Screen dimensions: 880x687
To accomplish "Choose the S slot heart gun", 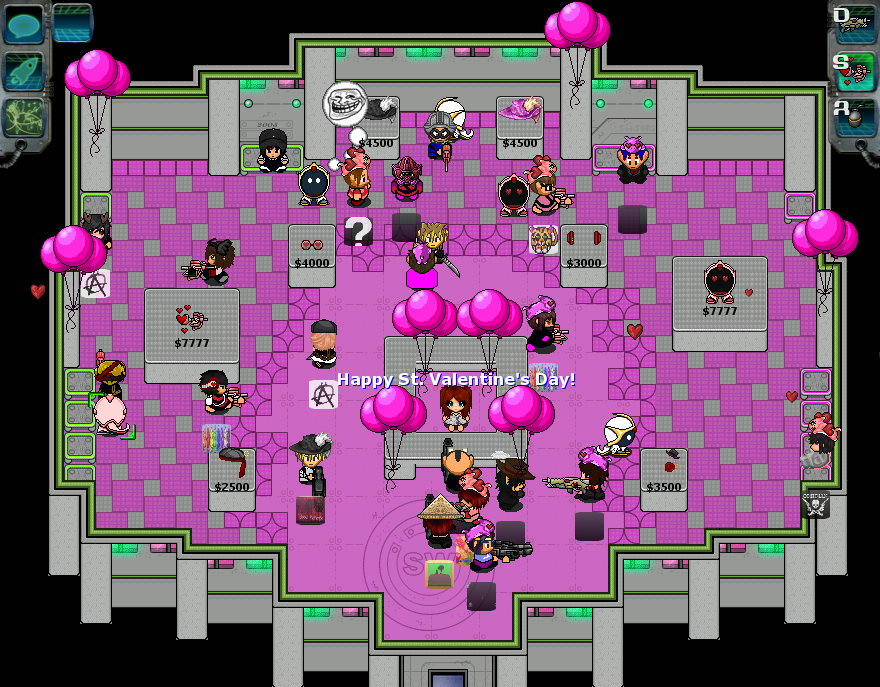I will (853, 69).
